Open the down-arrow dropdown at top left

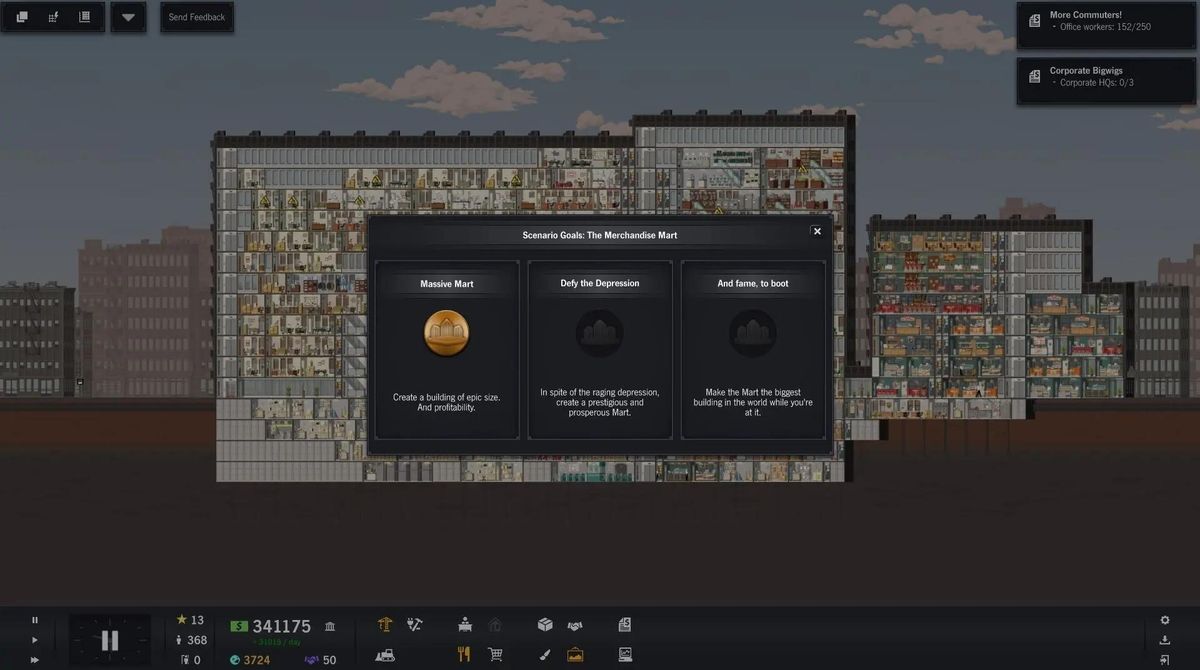click(x=128, y=17)
